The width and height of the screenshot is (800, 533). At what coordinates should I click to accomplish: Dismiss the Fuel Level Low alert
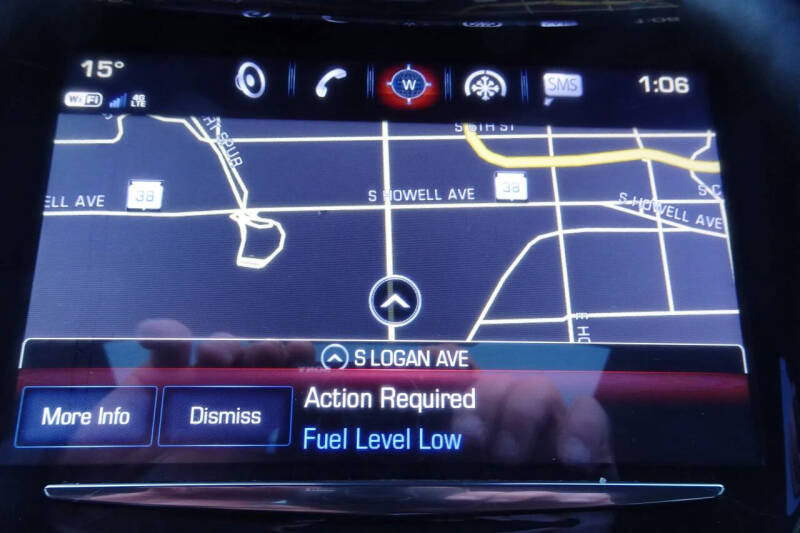pos(225,416)
